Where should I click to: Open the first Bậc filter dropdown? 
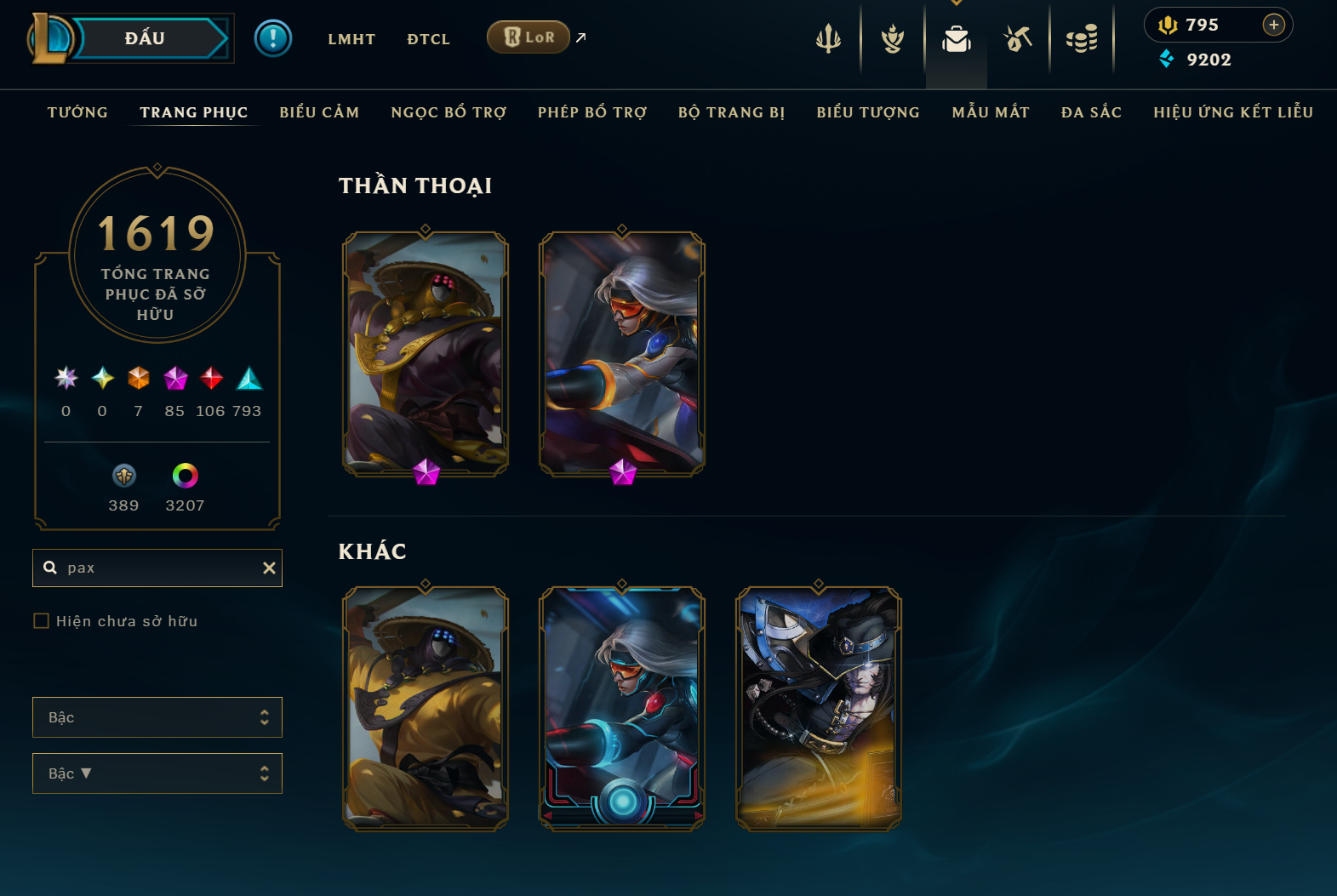157,717
